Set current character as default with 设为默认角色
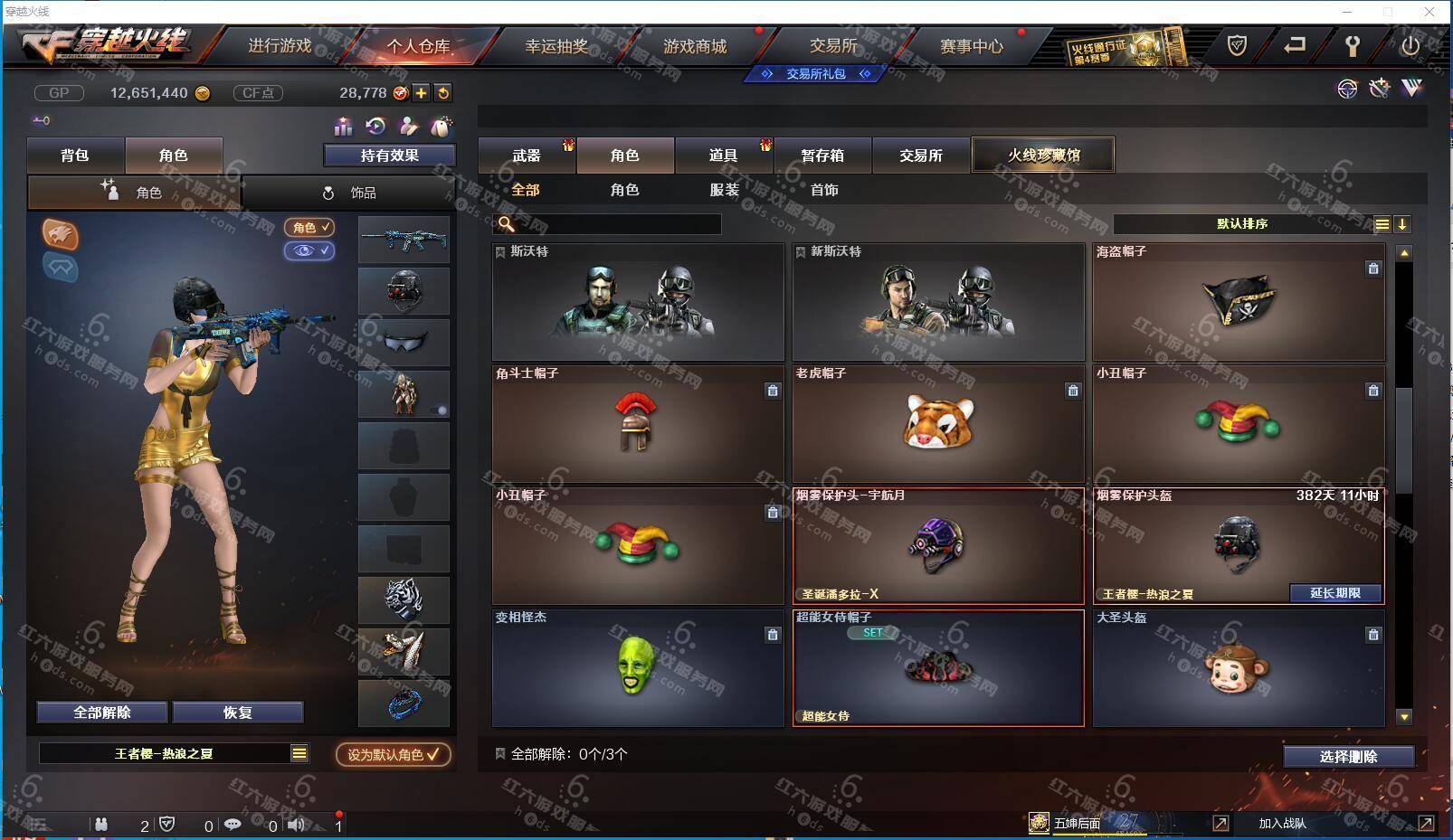The width and height of the screenshot is (1453, 840). 394,754
